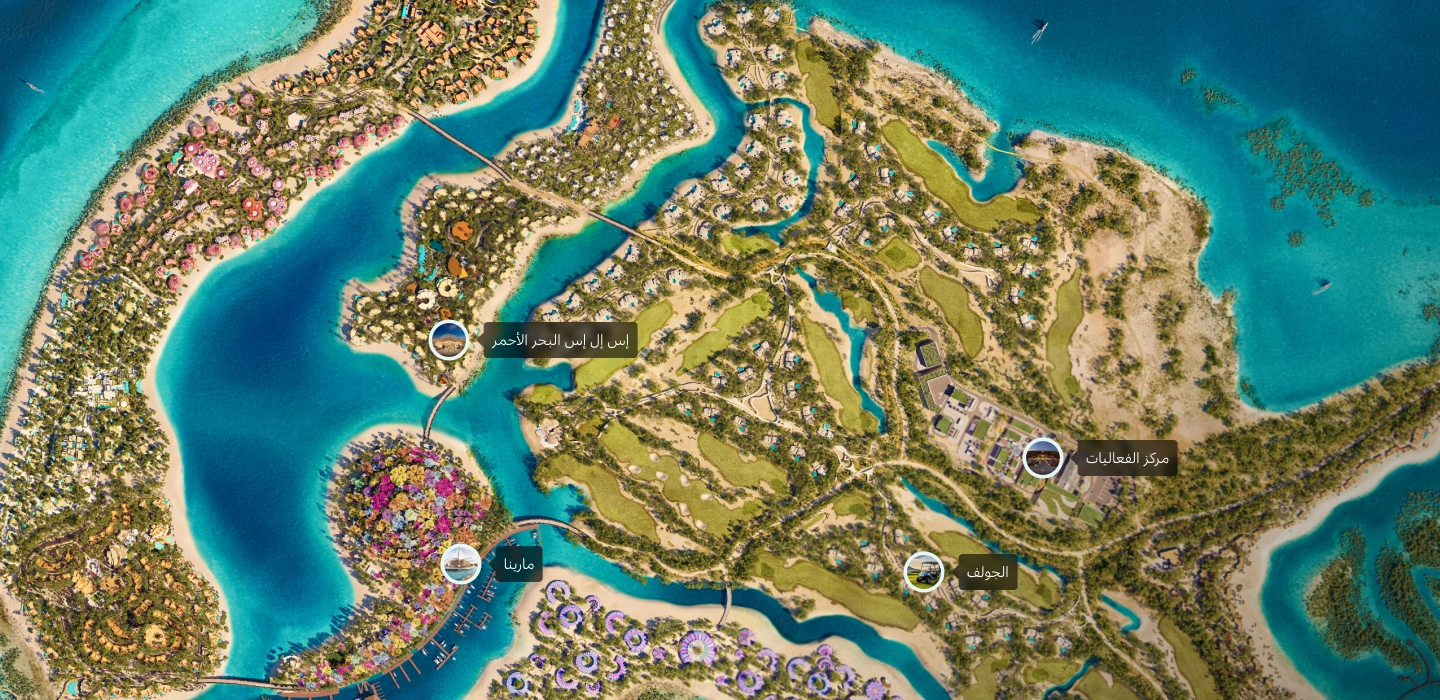The width and height of the screenshot is (1440, 700).
Task: Select the الجولف text label
Action: [x=988, y=572]
